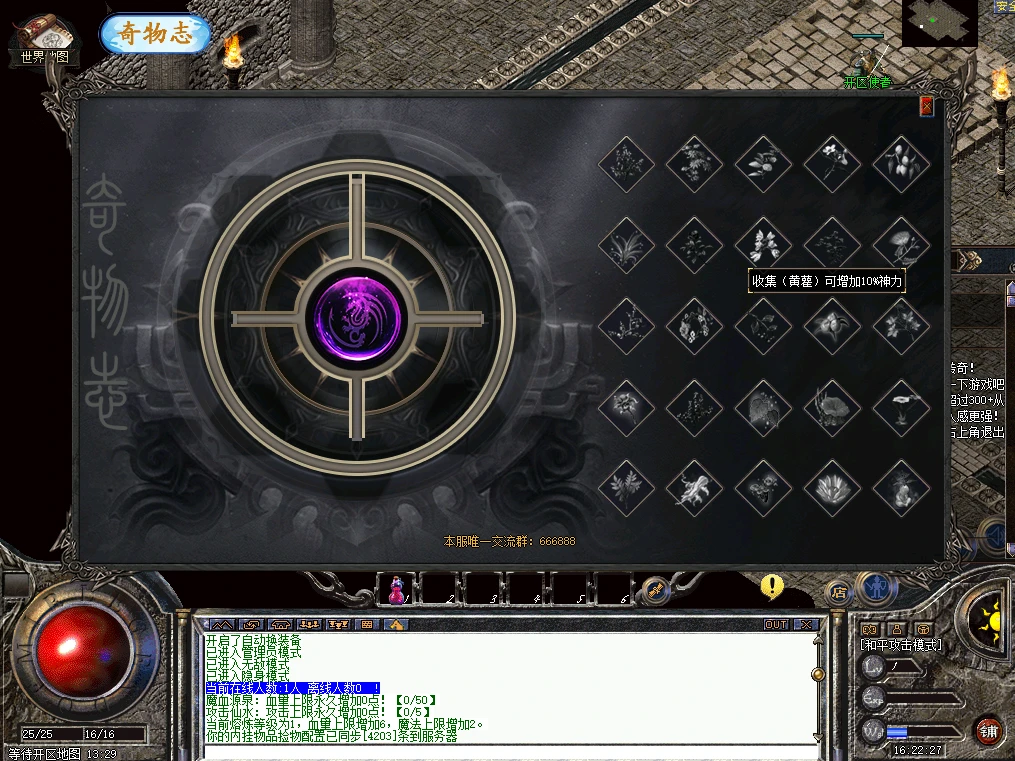Choose the flower wreath herb tile
This screenshot has height=761, width=1015.
point(695,326)
